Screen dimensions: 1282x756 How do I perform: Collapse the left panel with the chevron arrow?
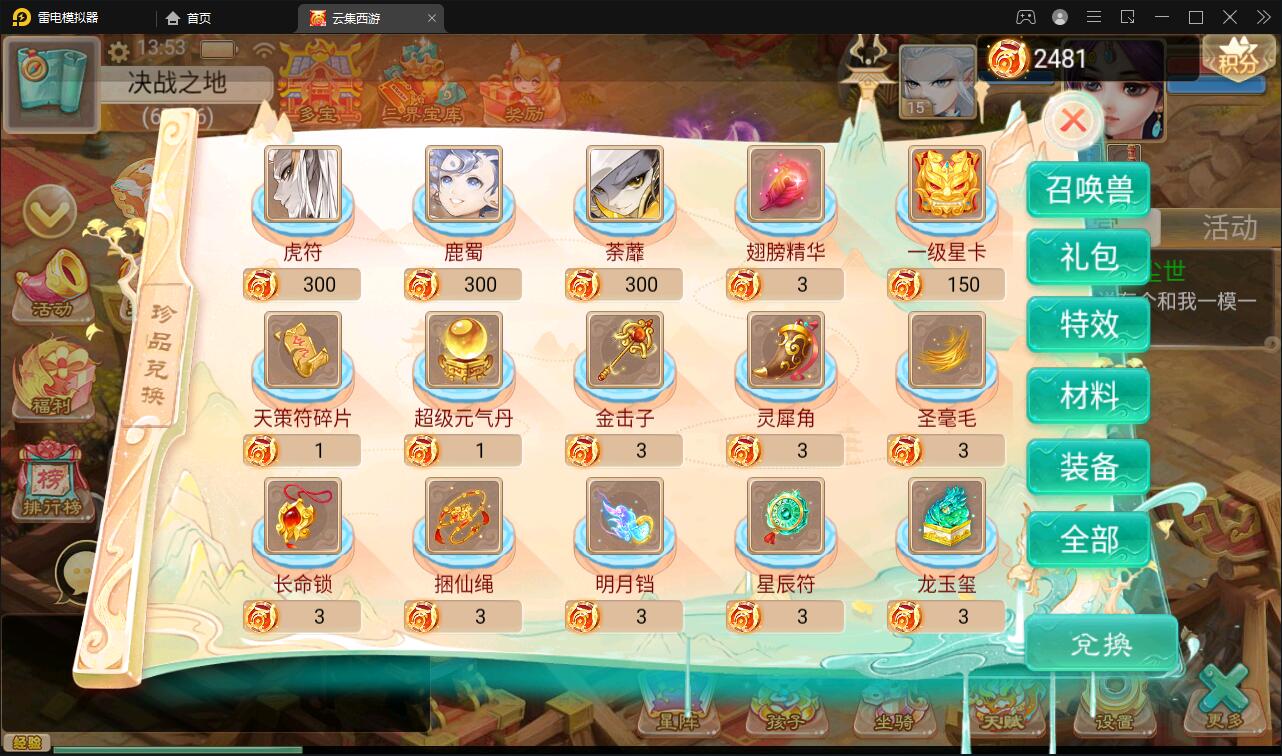coord(48,212)
